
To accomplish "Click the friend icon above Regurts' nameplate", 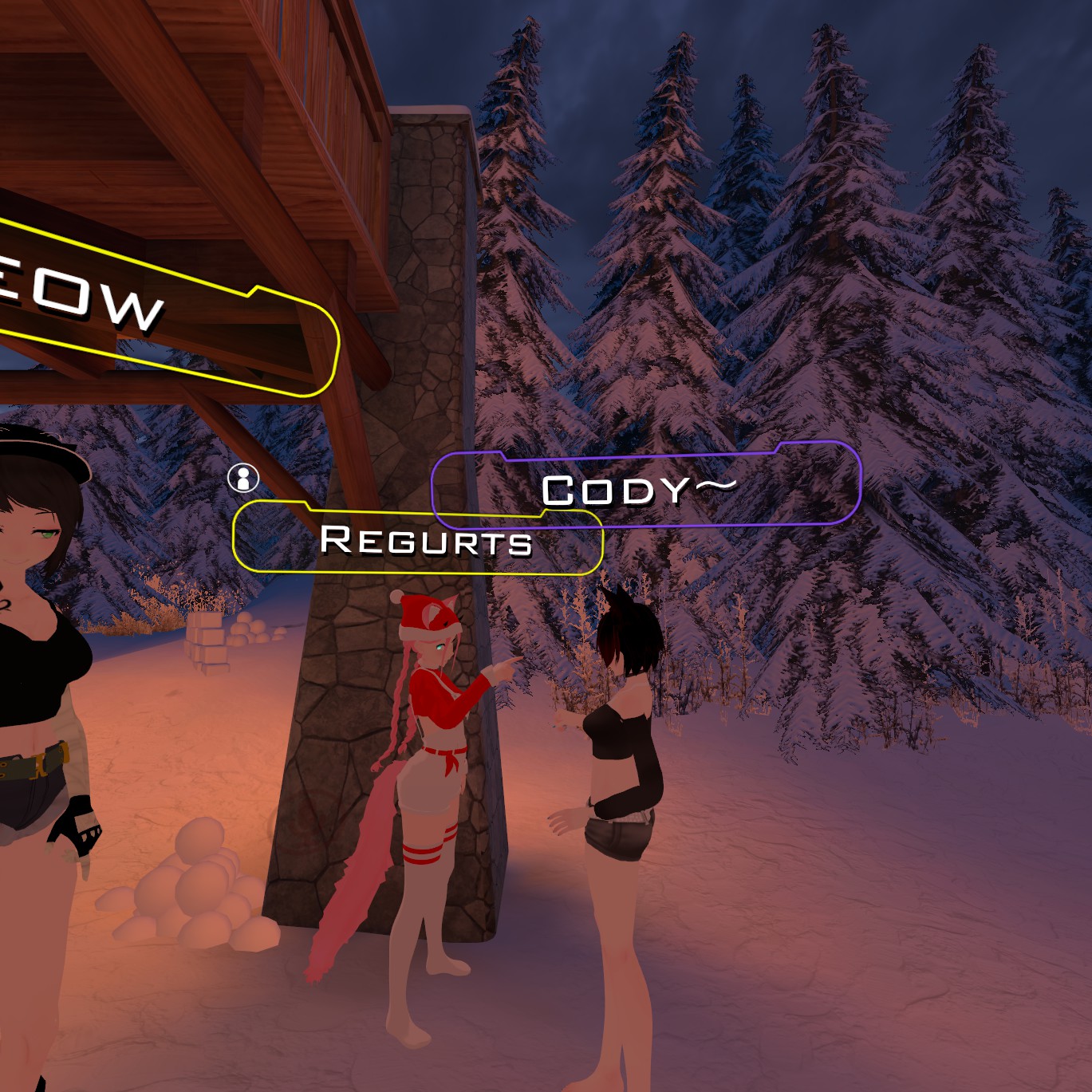I will click(243, 478).
